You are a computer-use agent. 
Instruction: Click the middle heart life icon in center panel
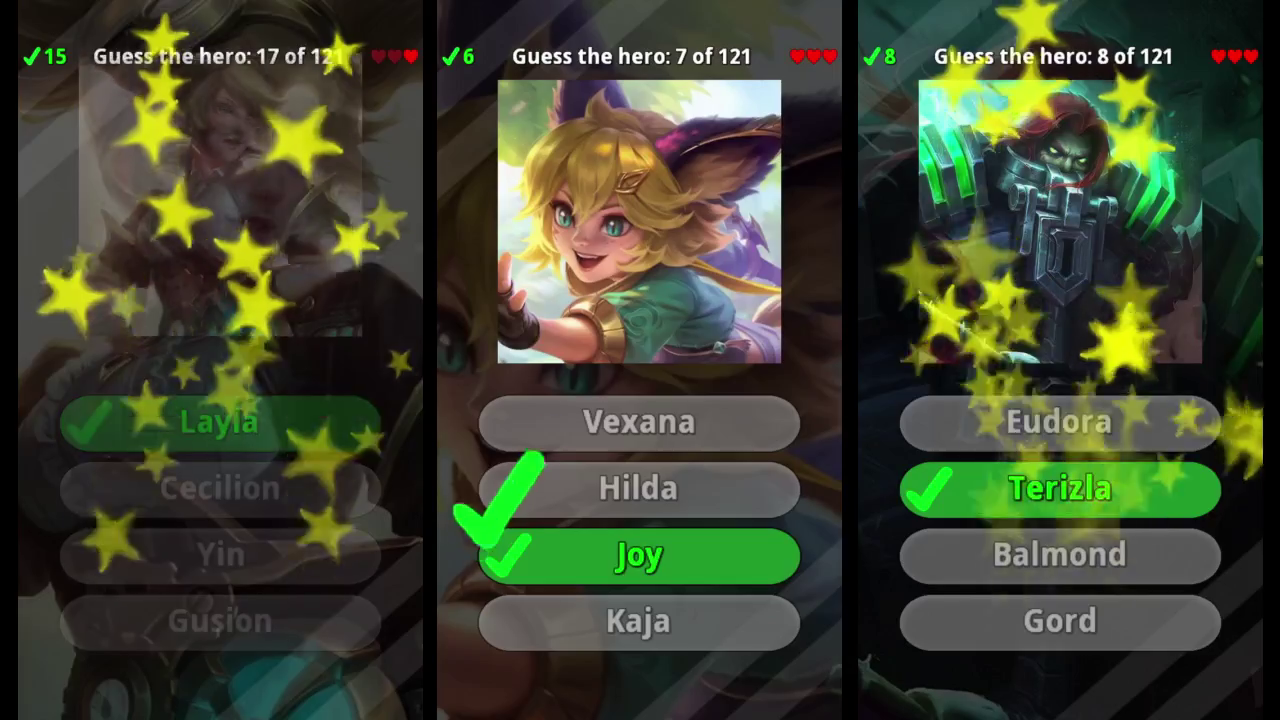click(814, 56)
